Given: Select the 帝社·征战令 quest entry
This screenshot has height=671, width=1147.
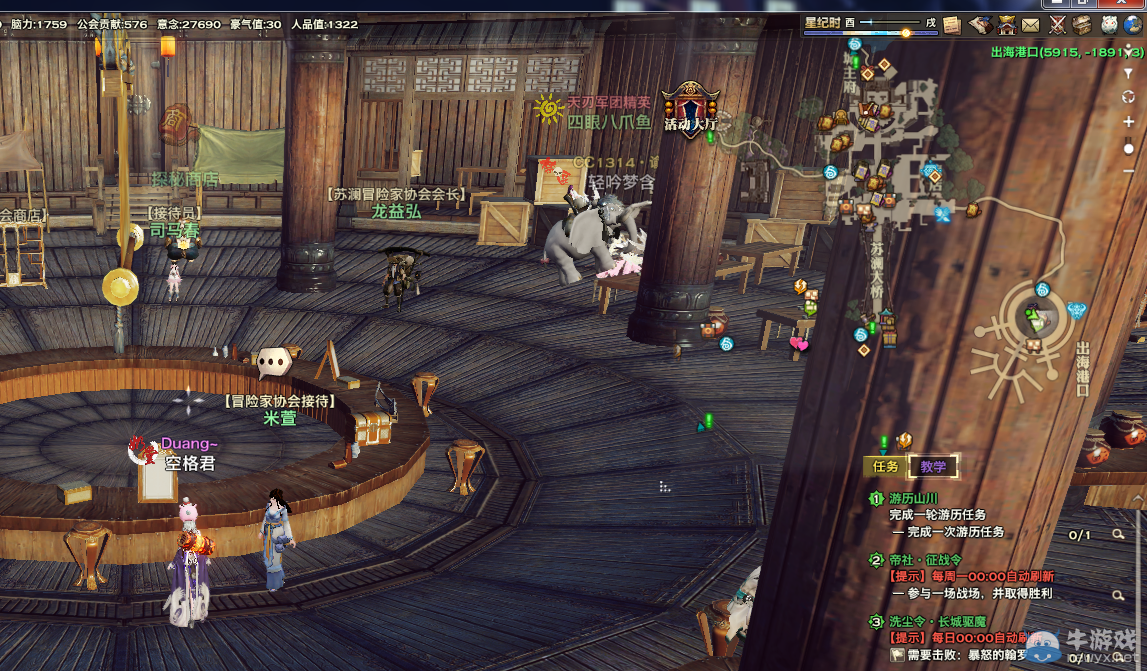Looking at the screenshot, I should (x=925, y=560).
